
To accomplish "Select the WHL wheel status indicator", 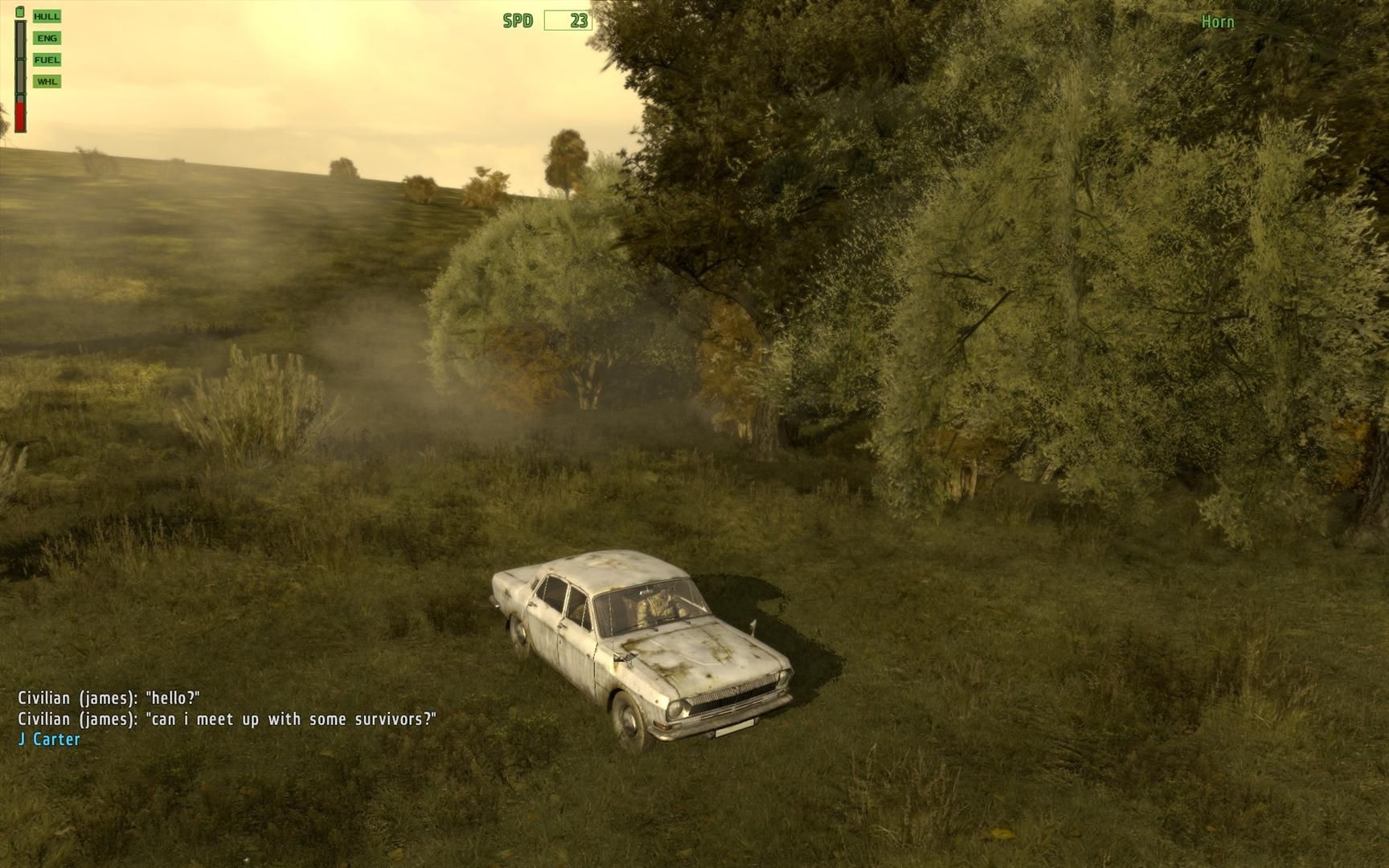I will [x=47, y=81].
